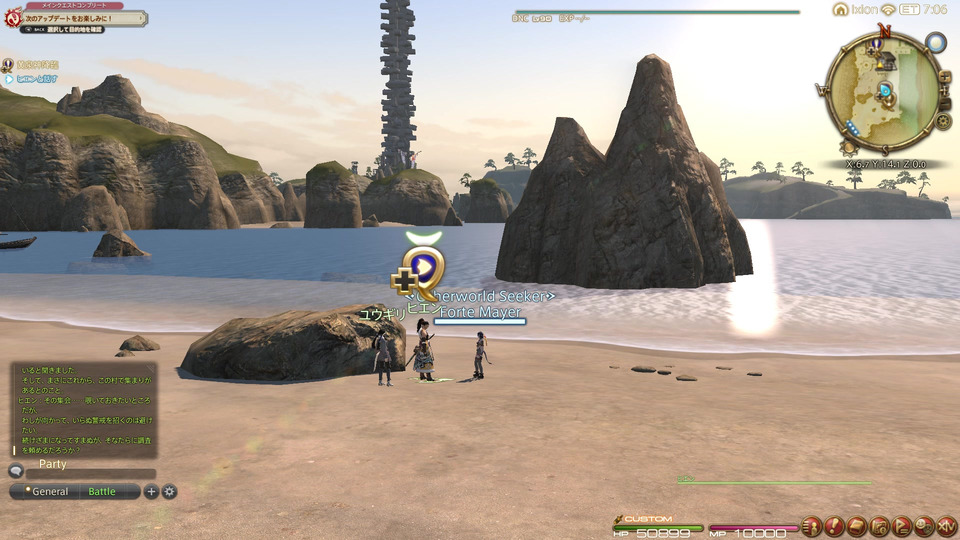Open the Character main menu icon

coord(811,526)
